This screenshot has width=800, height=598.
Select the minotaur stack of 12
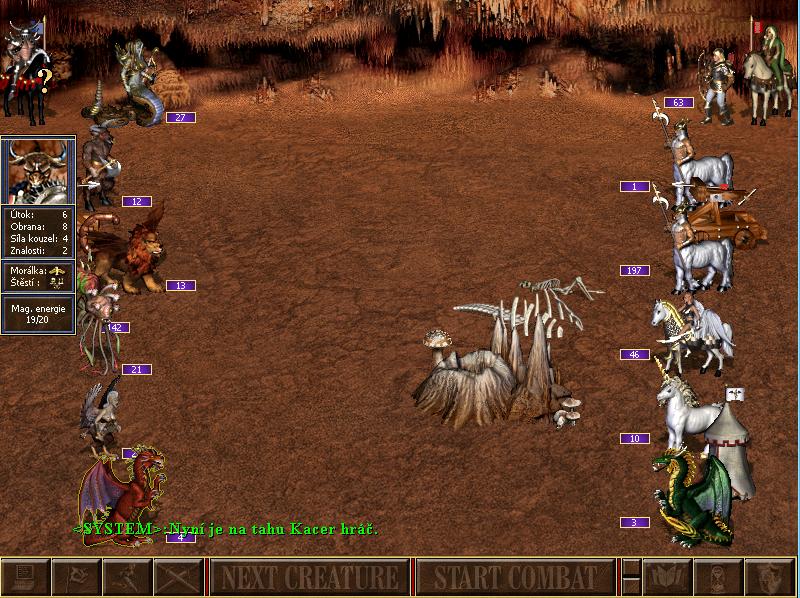[x=100, y=165]
